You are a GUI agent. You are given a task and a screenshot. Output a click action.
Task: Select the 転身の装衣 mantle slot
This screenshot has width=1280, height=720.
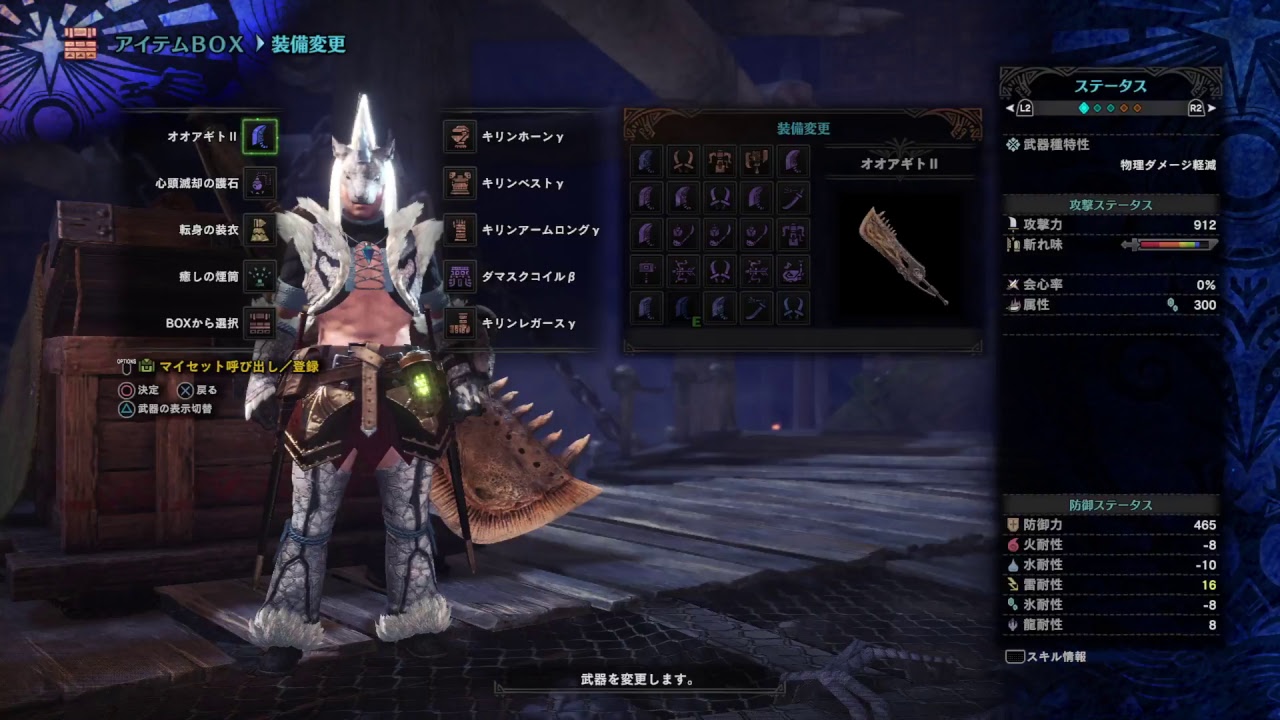(260, 230)
